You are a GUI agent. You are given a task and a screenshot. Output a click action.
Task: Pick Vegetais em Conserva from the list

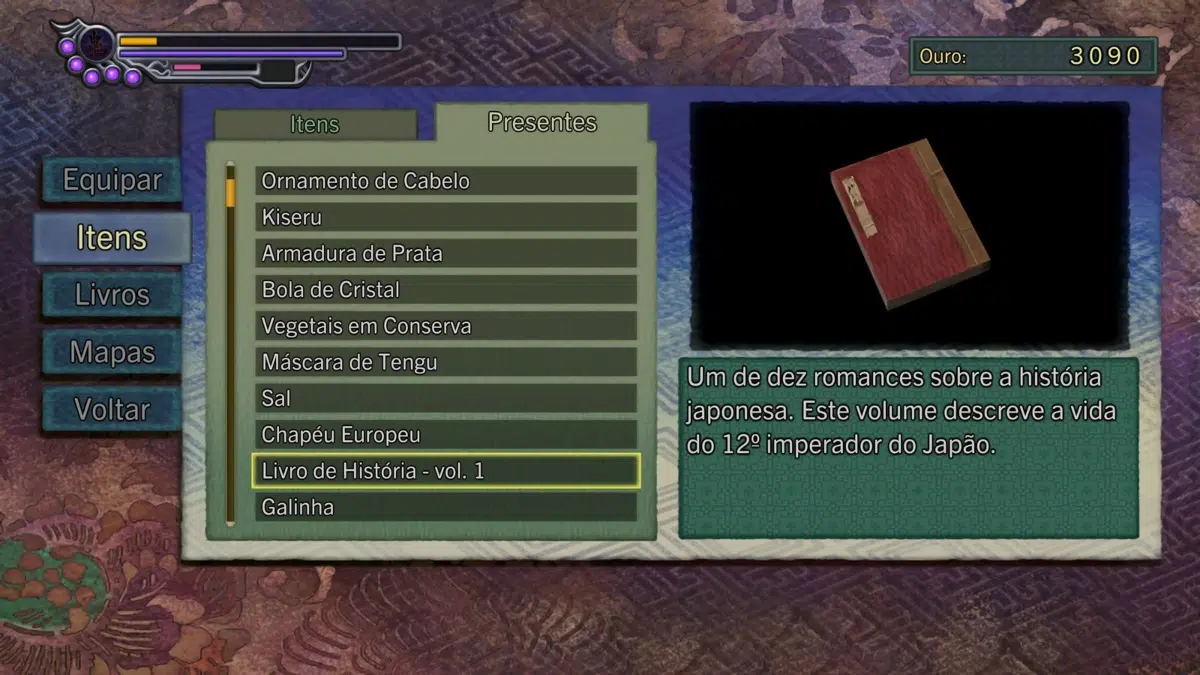click(445, 326)
